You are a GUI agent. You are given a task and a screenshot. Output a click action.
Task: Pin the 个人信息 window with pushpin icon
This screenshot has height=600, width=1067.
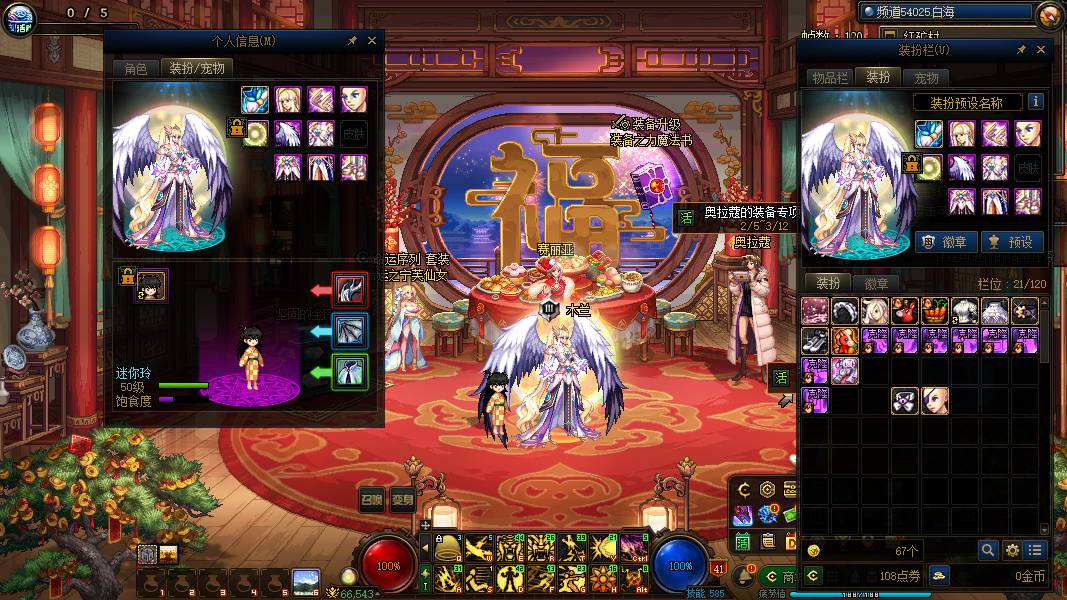[x=352, y=41]
